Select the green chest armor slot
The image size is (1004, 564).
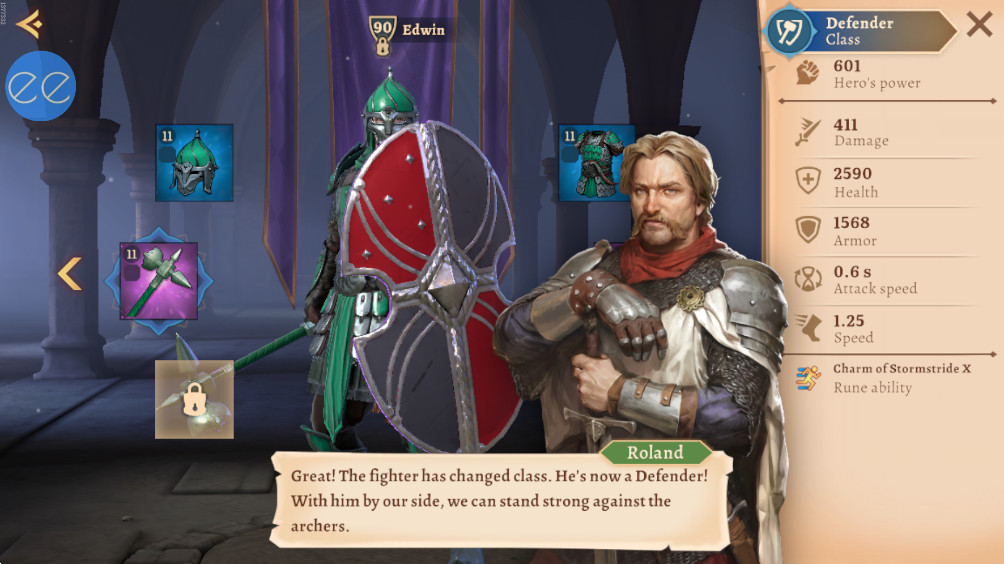tap(596, 162)
